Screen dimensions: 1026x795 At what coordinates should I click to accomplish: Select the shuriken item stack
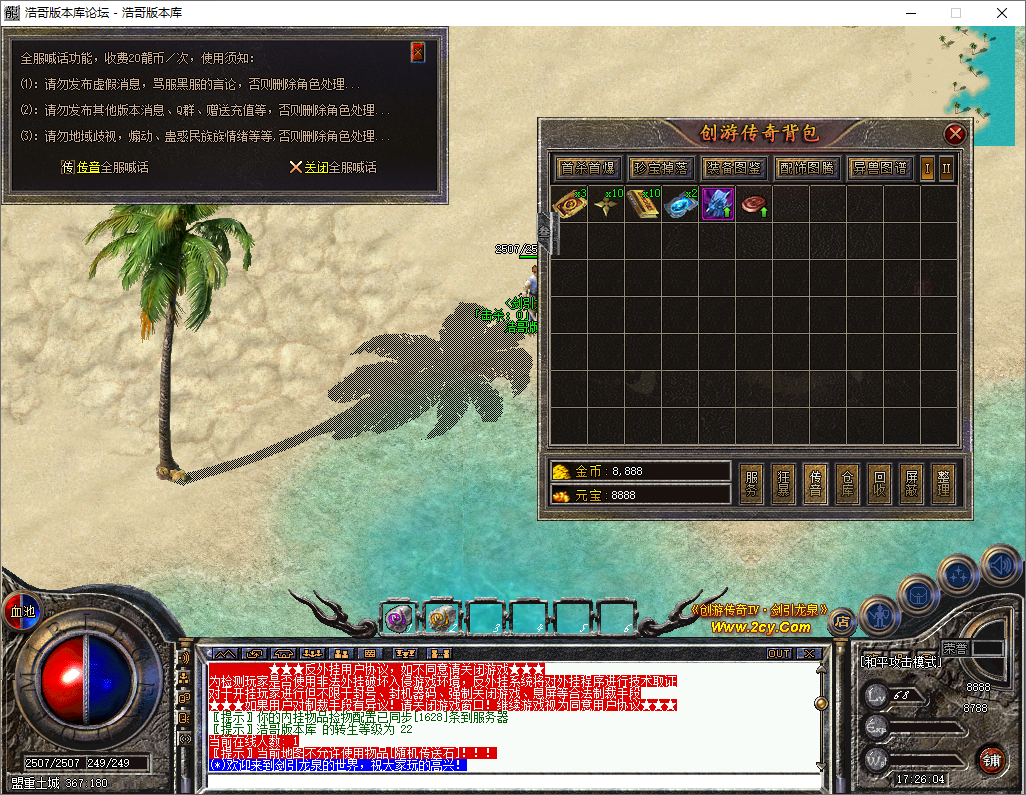click(x=606, y=204)
